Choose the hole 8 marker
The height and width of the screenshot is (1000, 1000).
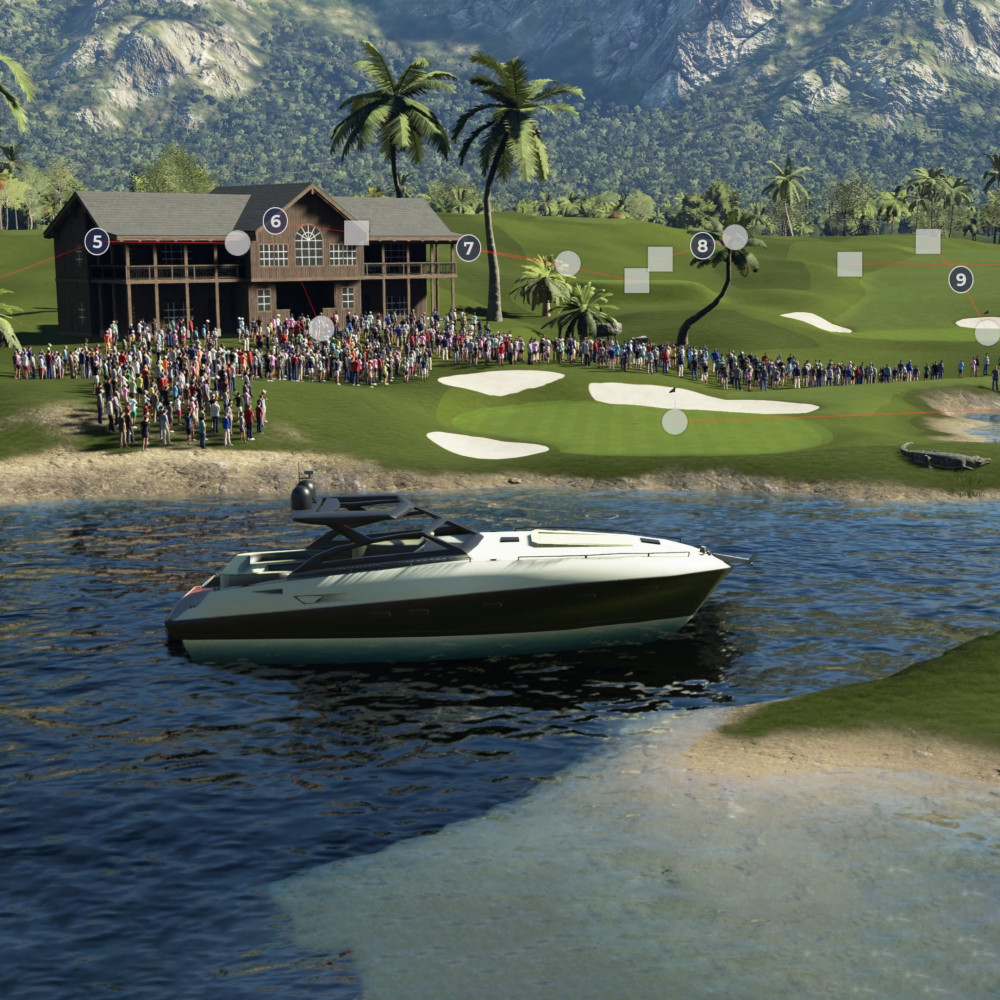click(x=703, y=245)
